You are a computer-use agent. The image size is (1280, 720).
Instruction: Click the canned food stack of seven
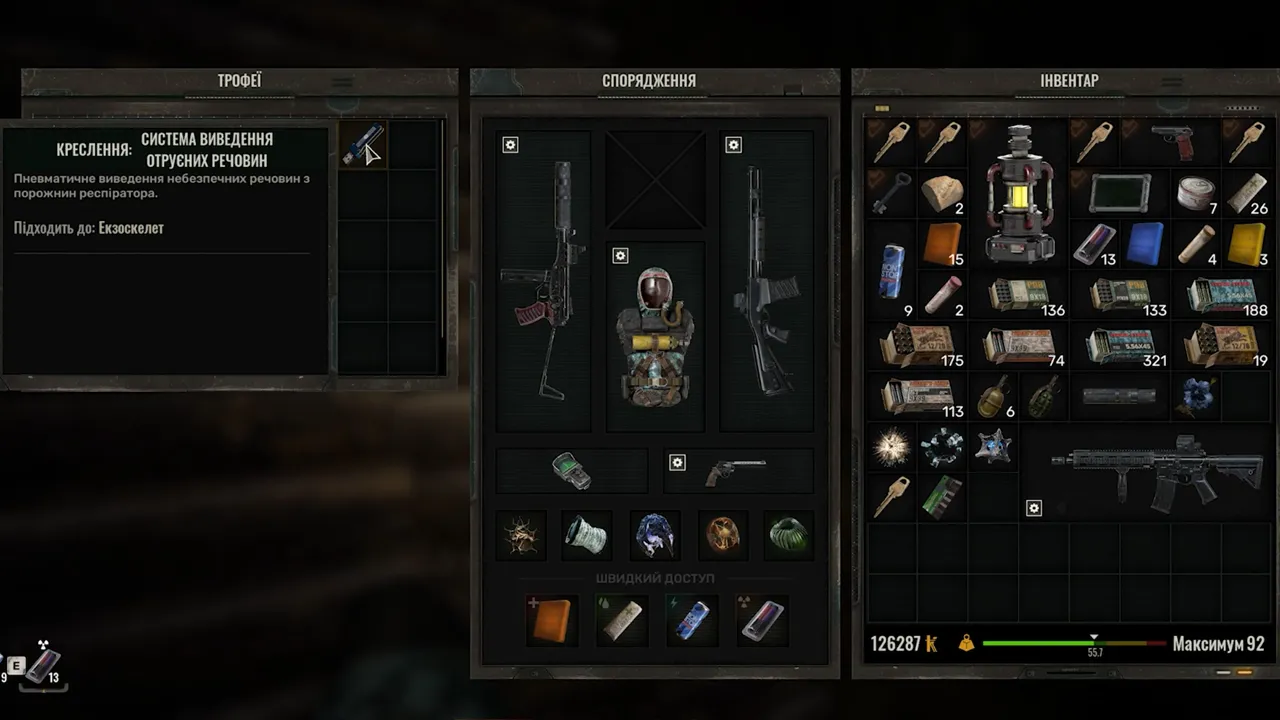pos(1197,193)
